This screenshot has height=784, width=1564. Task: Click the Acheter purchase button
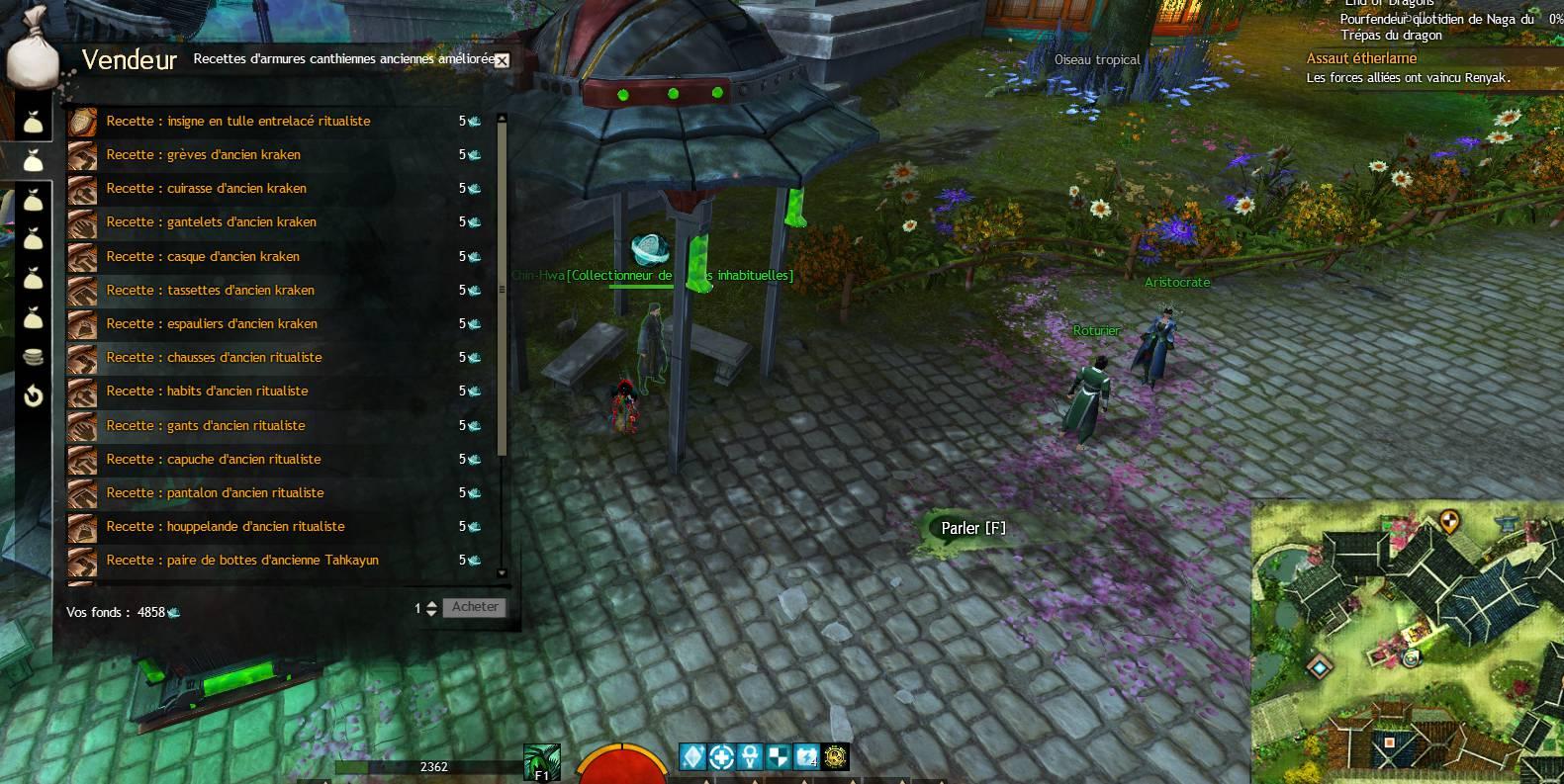475,607
